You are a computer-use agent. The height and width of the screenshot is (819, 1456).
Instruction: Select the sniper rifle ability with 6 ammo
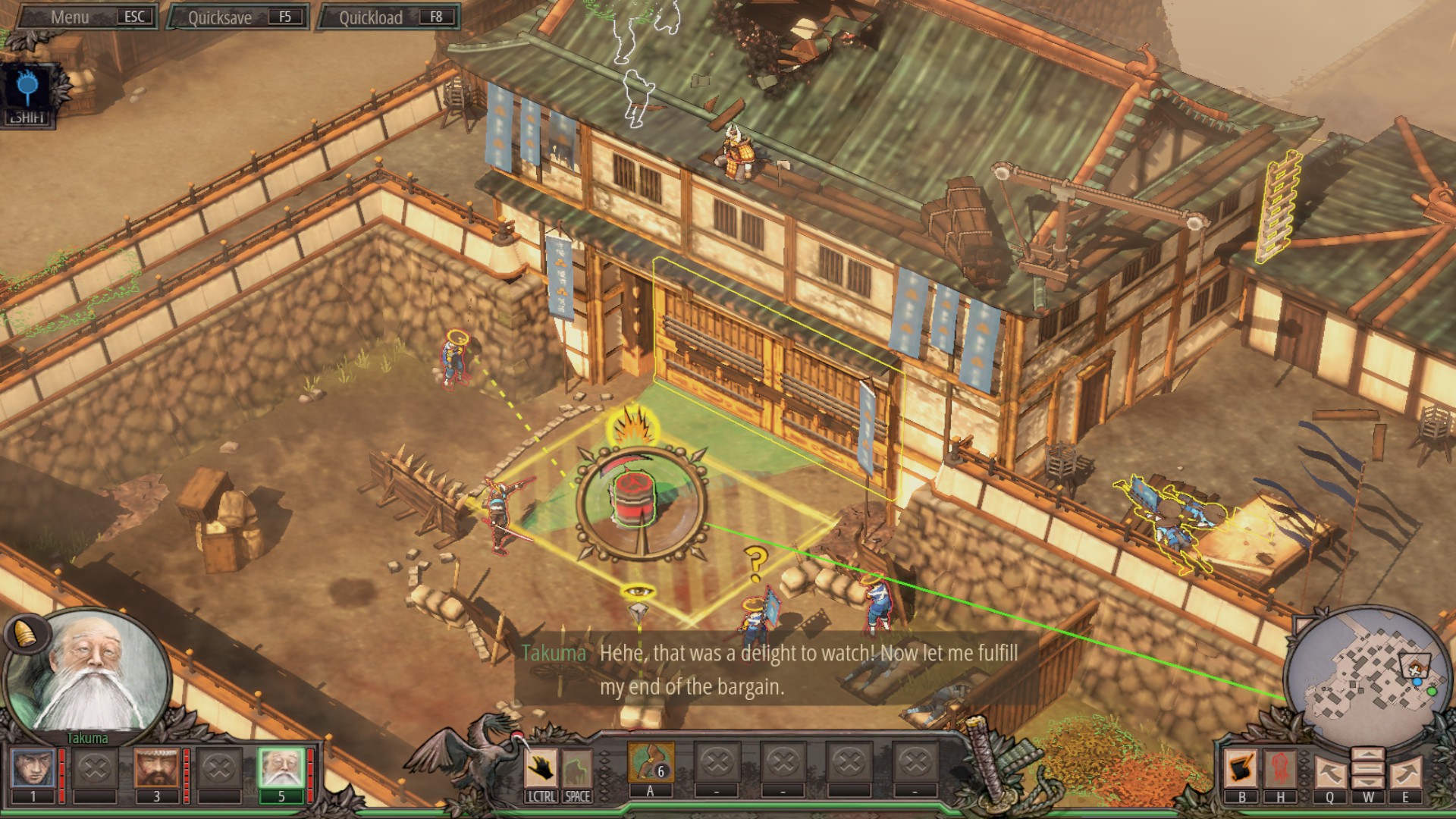651,762
